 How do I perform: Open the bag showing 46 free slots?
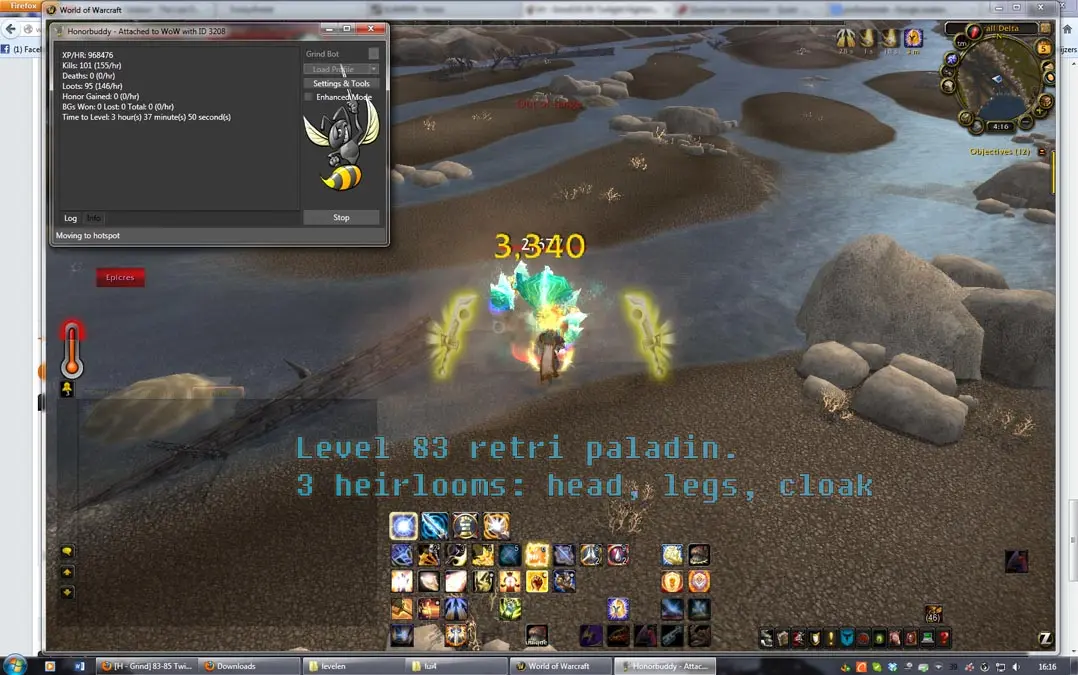pos(933,614)
